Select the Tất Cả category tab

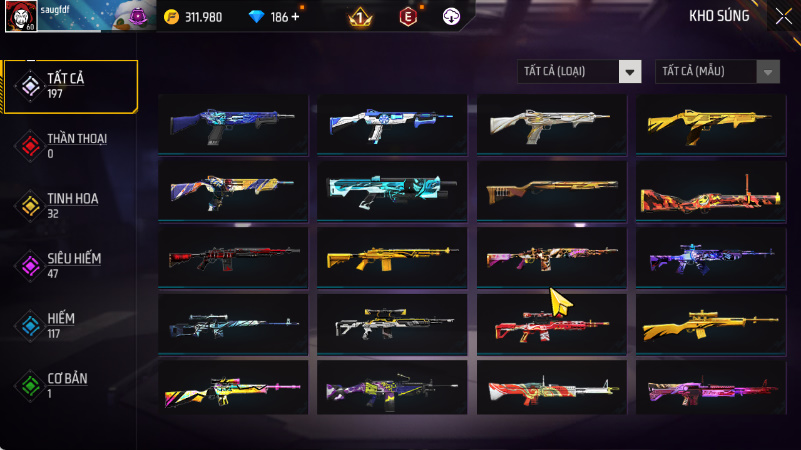(70, 85)
